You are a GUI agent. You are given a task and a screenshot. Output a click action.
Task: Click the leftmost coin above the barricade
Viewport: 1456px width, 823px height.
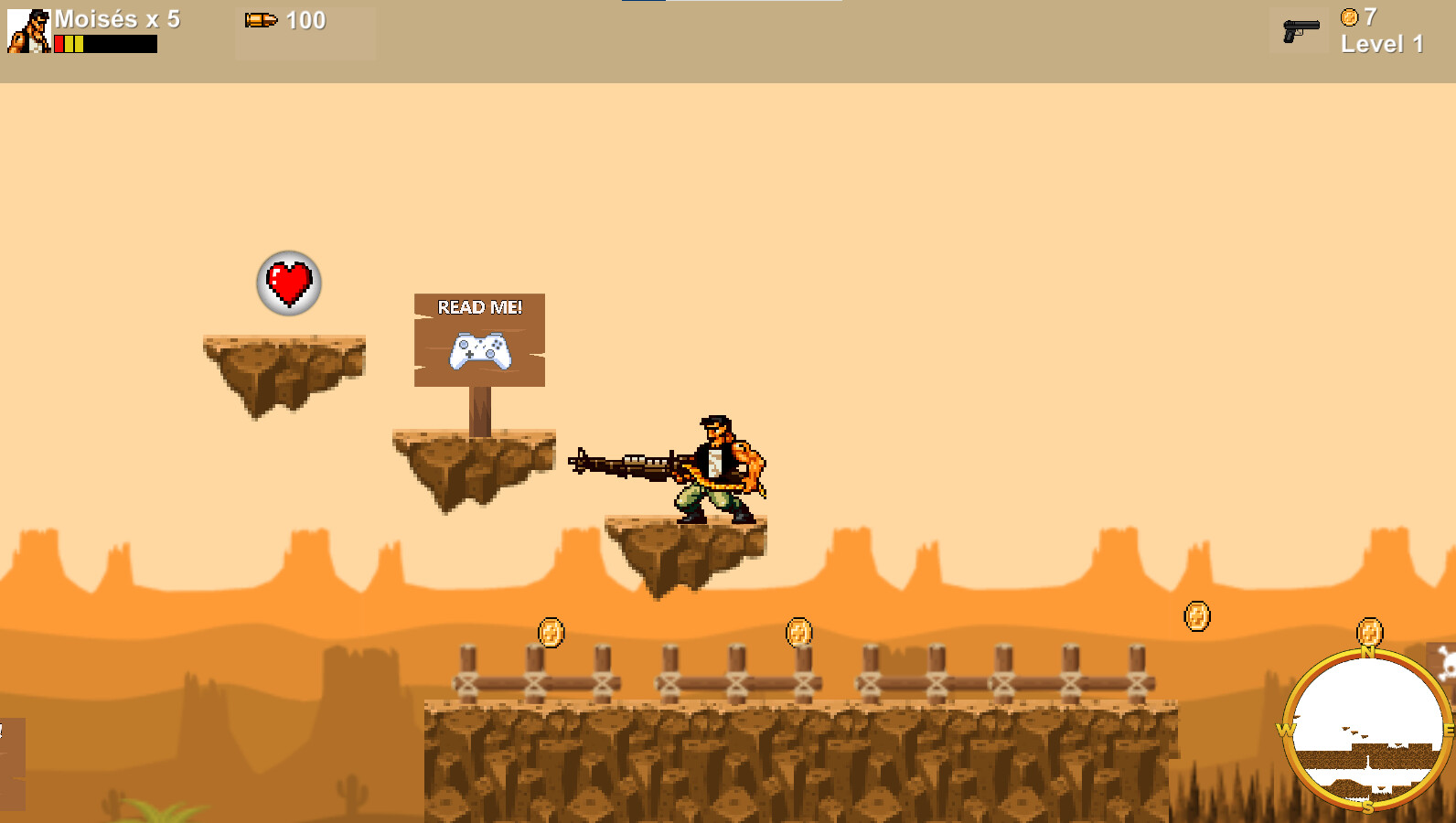(x=551, y=631)
